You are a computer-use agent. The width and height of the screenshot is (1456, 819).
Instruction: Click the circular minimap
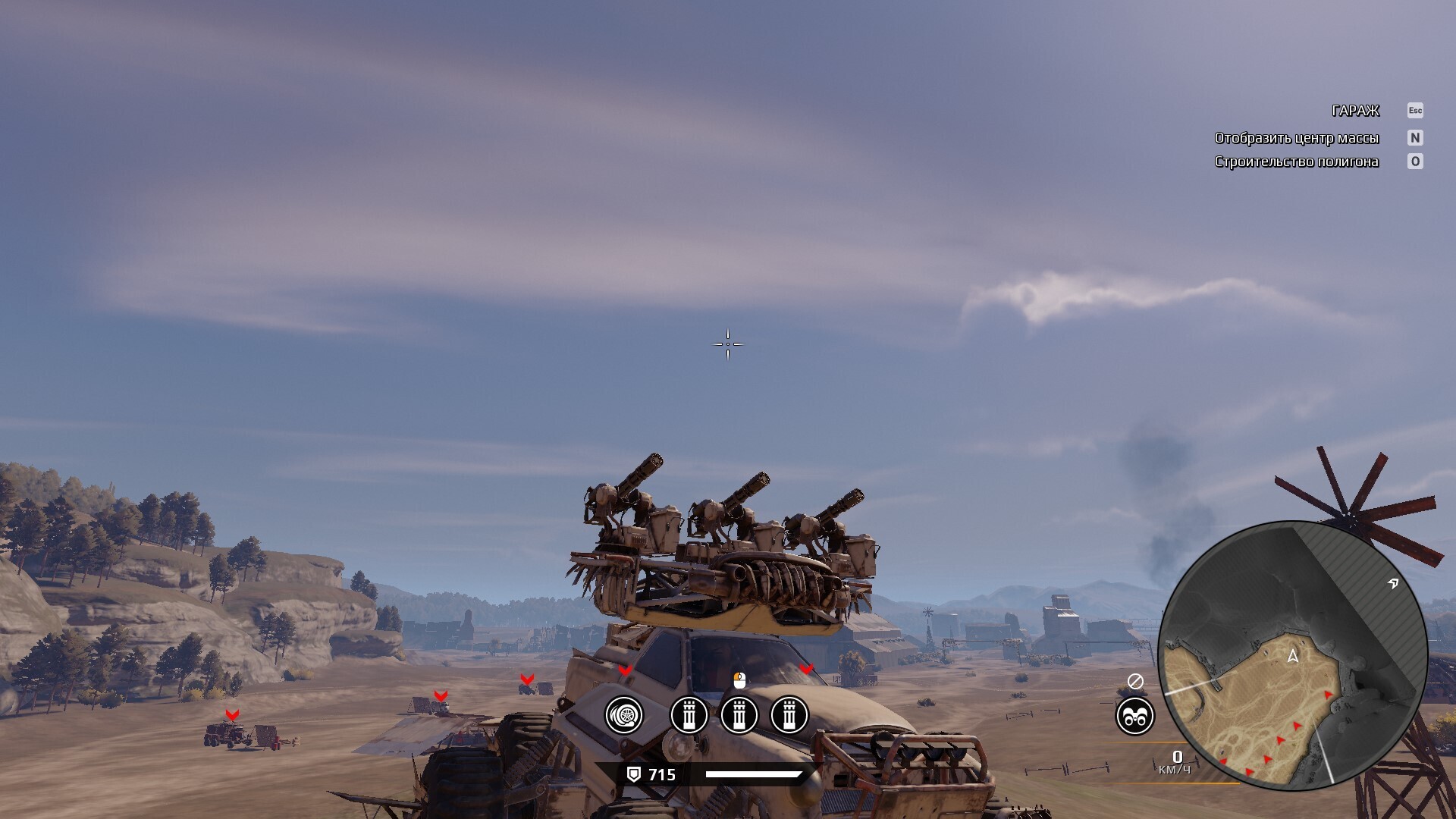pyautogui.click(x=1292, y=656)
